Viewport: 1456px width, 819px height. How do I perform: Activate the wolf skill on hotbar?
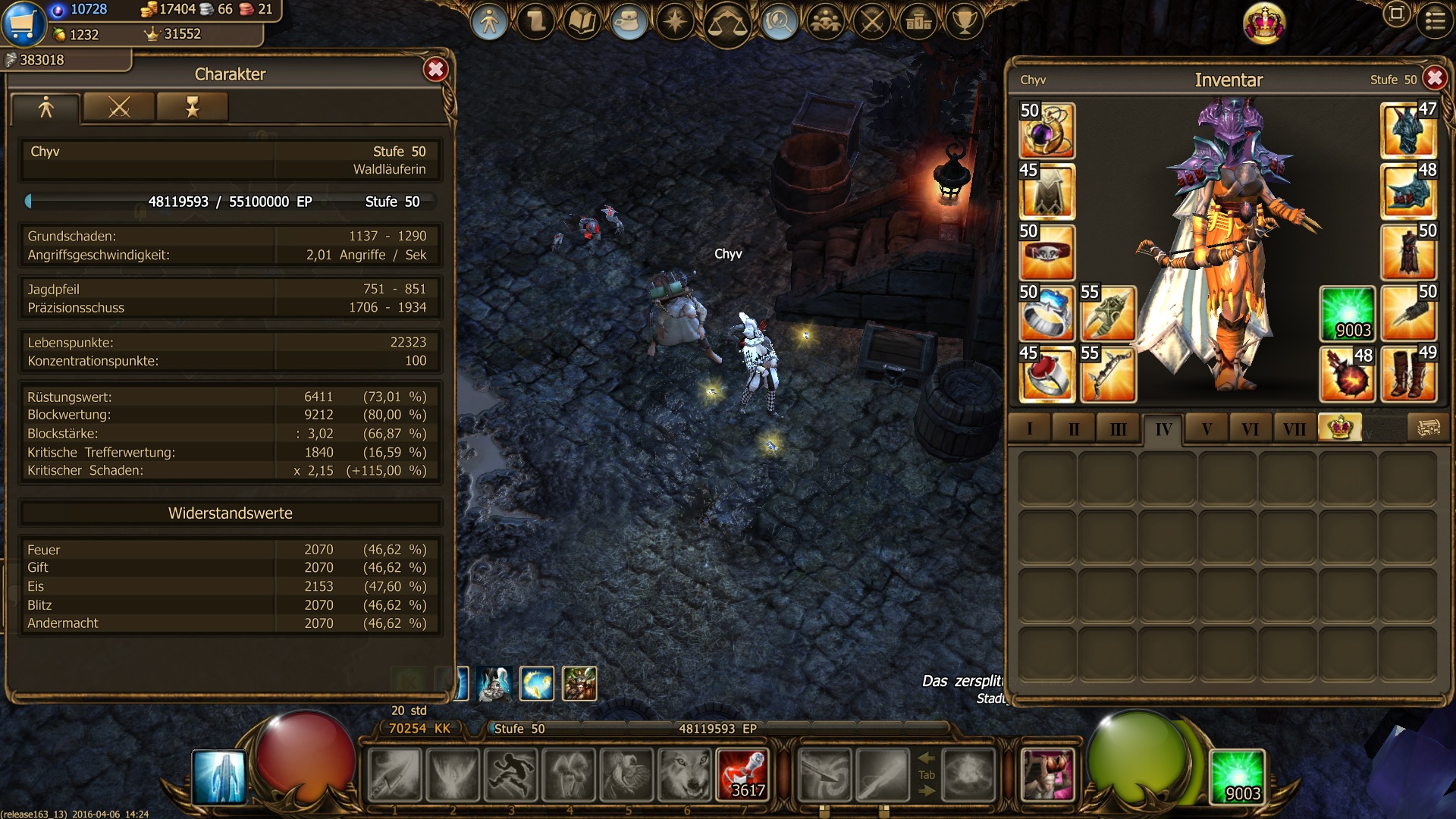(x=686, y=775)
